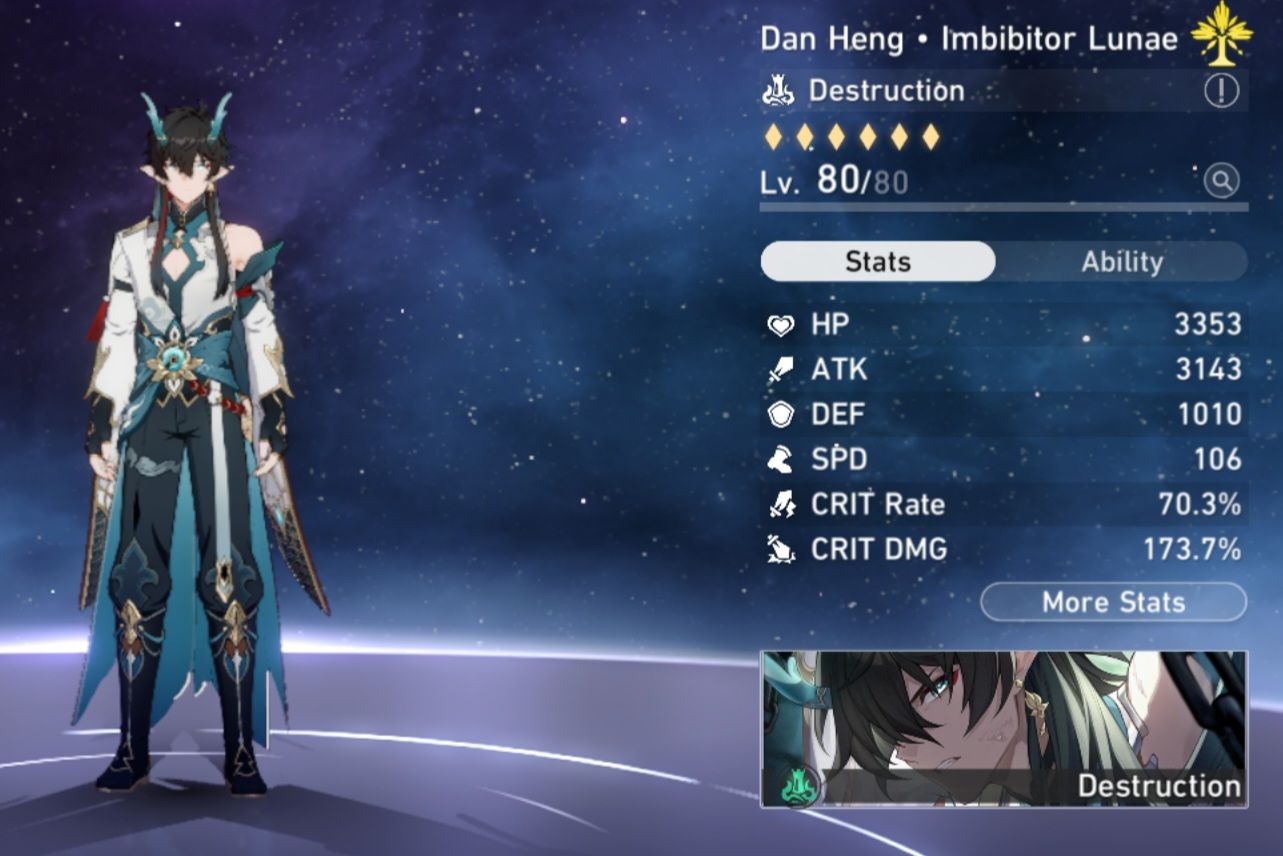The width and height of the screenshot is (1283, 856).
Task: Click the HP heart icon
Action: tap(782, 324)
